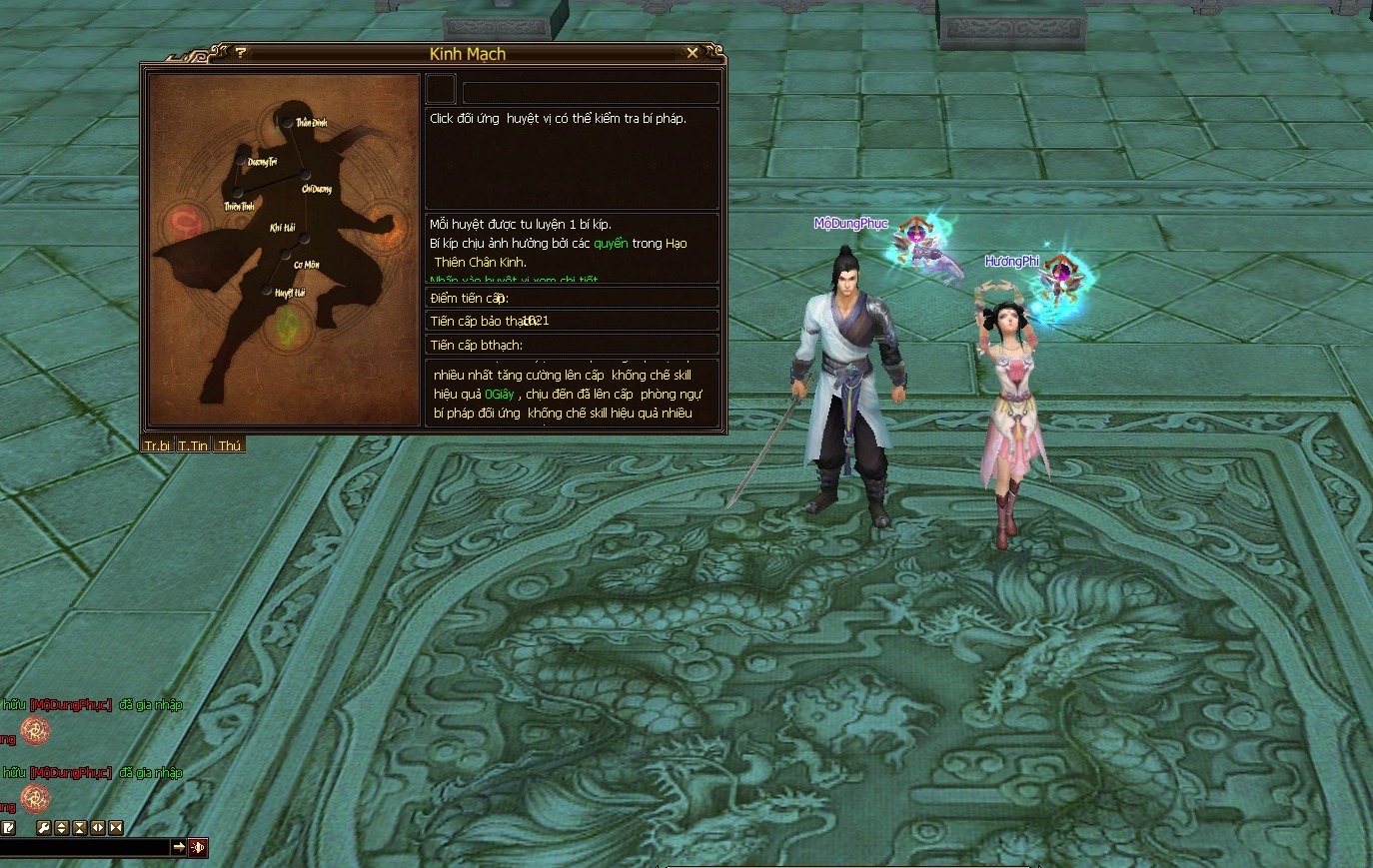Click the chat text input box
The image size is (1373, 868).
click(85, 847)
